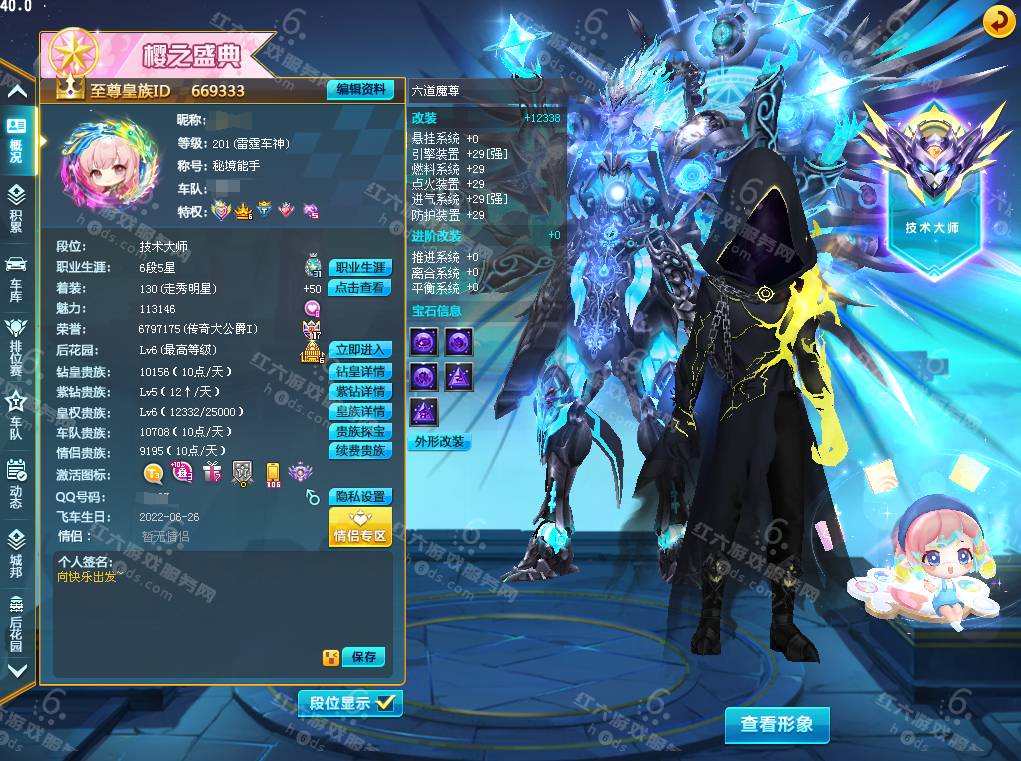Save the signature with 保存
The image size is (1021, 761).
363,657
